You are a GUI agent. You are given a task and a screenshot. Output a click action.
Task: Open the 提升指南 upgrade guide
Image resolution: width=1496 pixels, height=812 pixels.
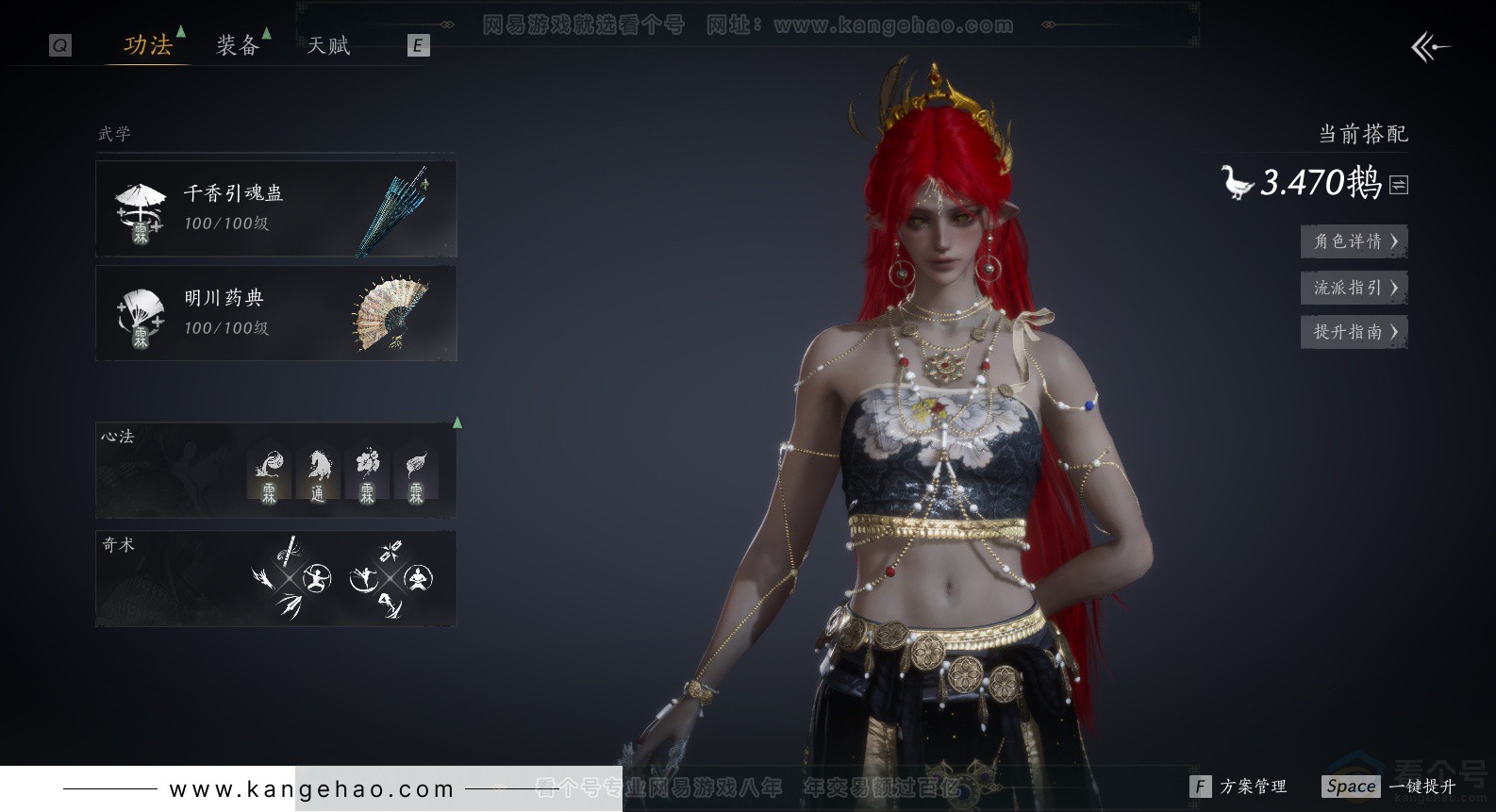point(1354,332)
